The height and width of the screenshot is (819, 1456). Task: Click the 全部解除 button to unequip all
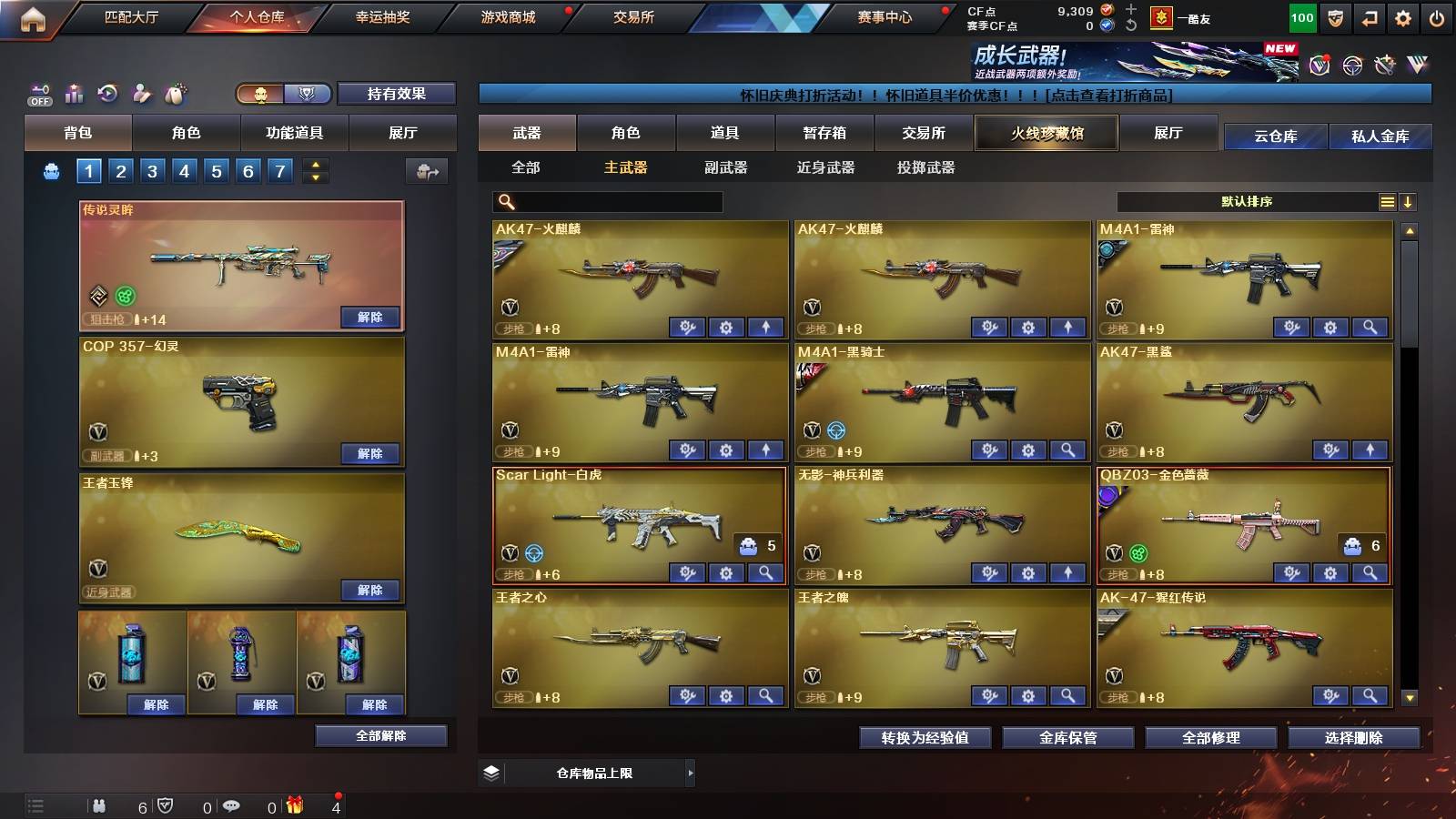point(380,735)
